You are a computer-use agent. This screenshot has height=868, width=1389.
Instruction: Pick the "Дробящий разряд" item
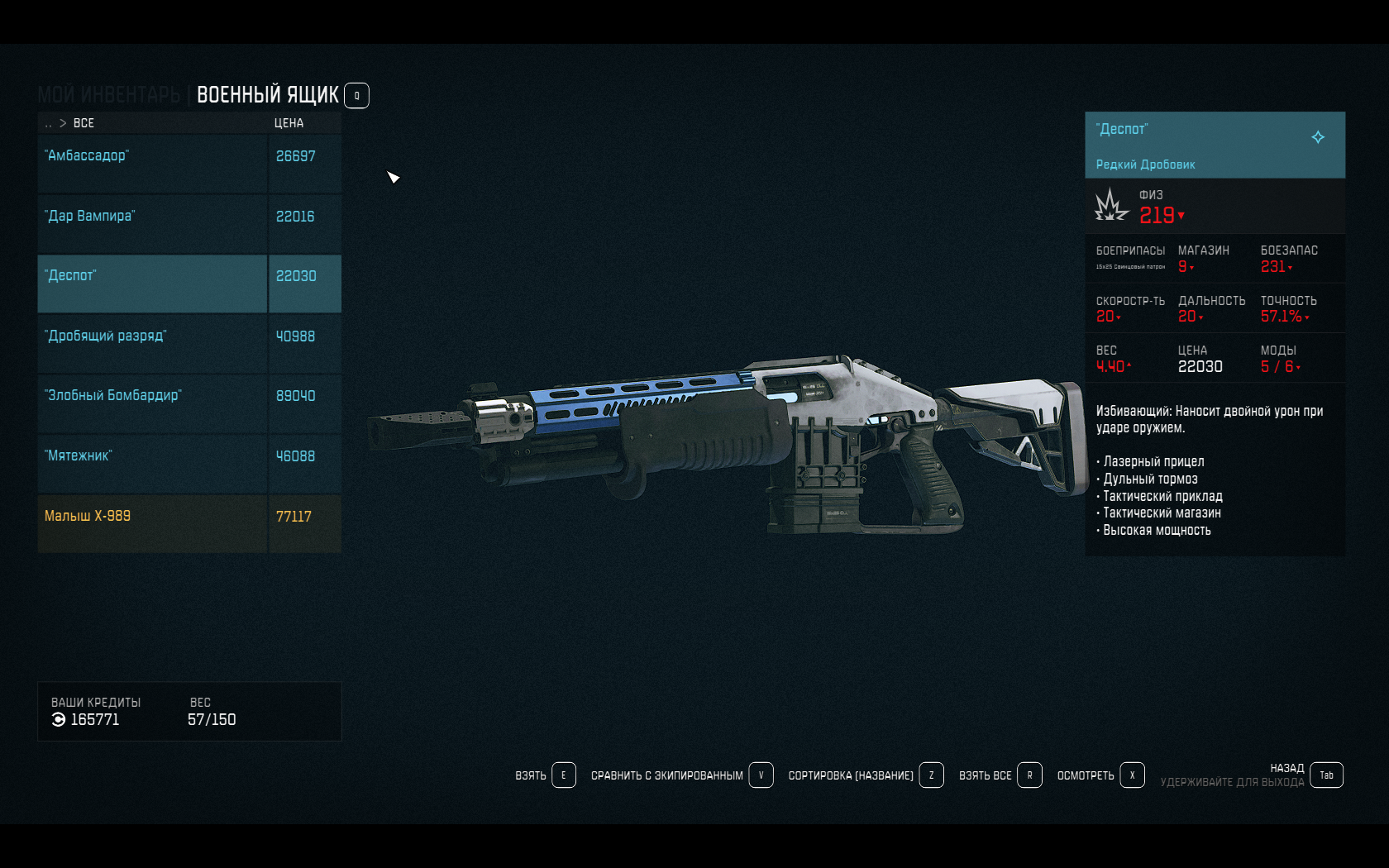coord(153,344)
